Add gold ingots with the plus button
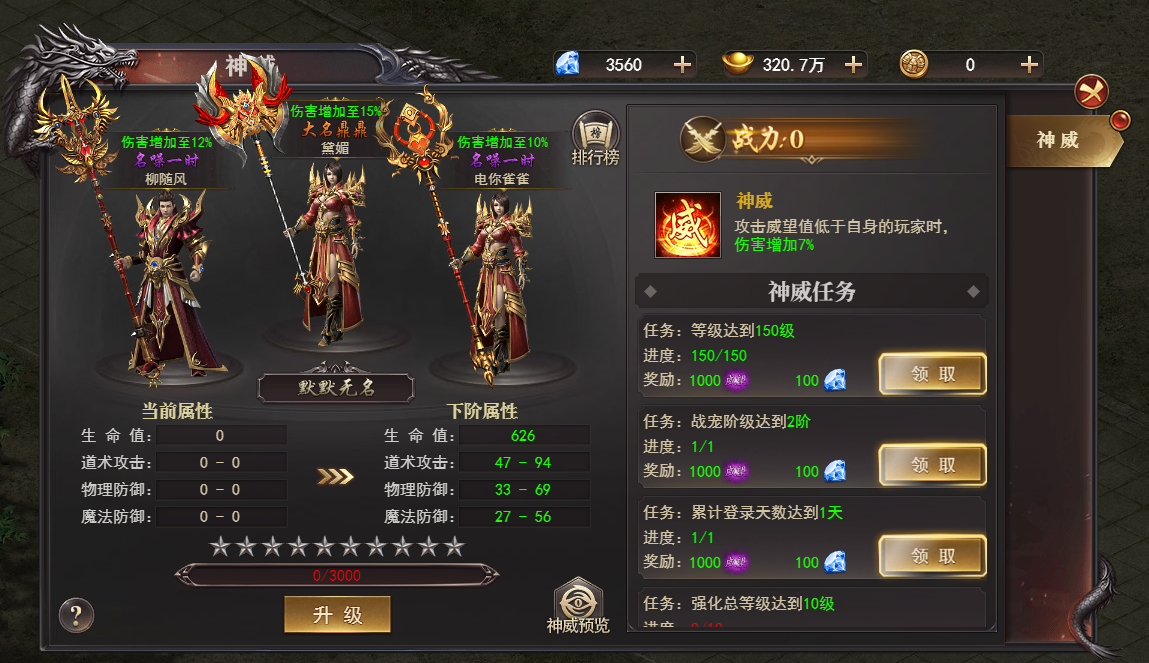This screenshot has width=1149, height=663. (853, 65)
